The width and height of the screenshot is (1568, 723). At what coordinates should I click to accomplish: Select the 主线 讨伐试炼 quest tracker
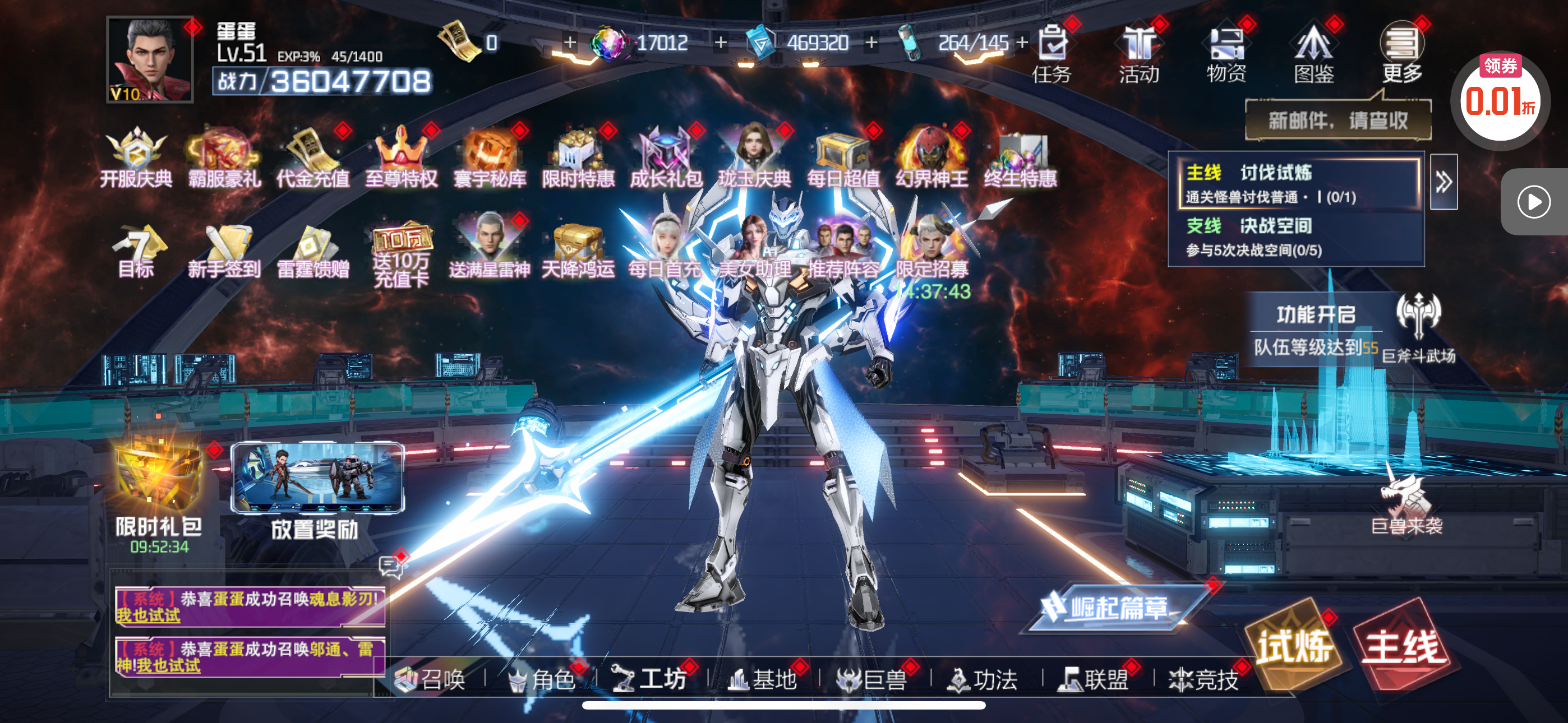[1298, 183]
